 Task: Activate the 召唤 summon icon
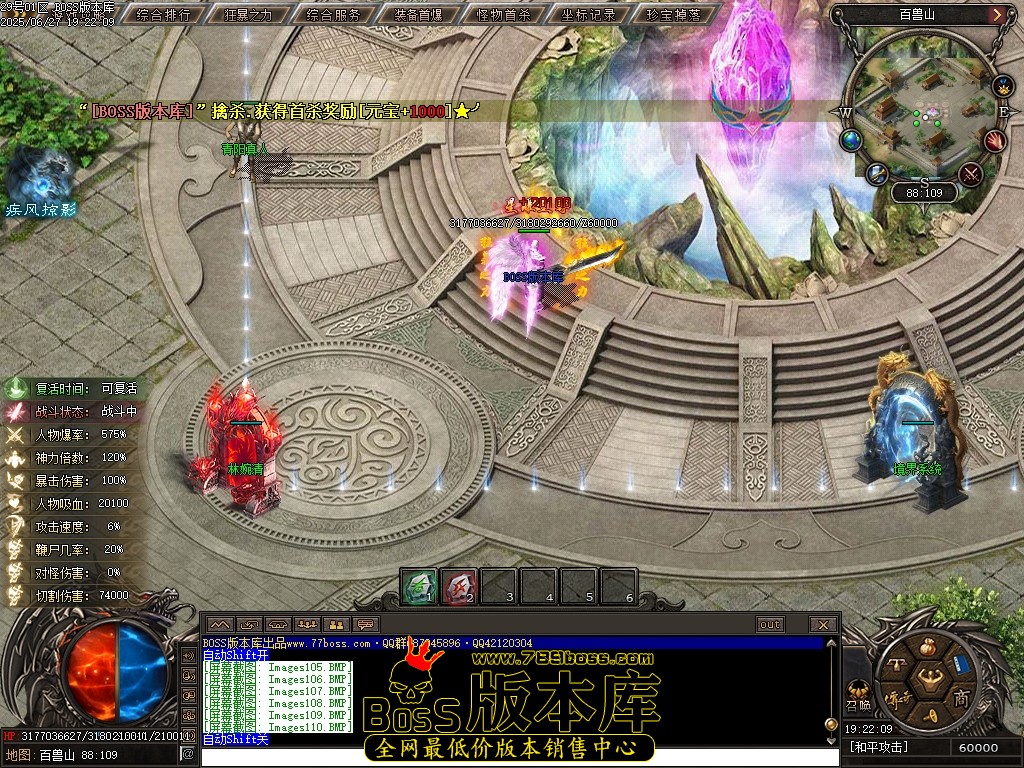click(x=858, y=692)
